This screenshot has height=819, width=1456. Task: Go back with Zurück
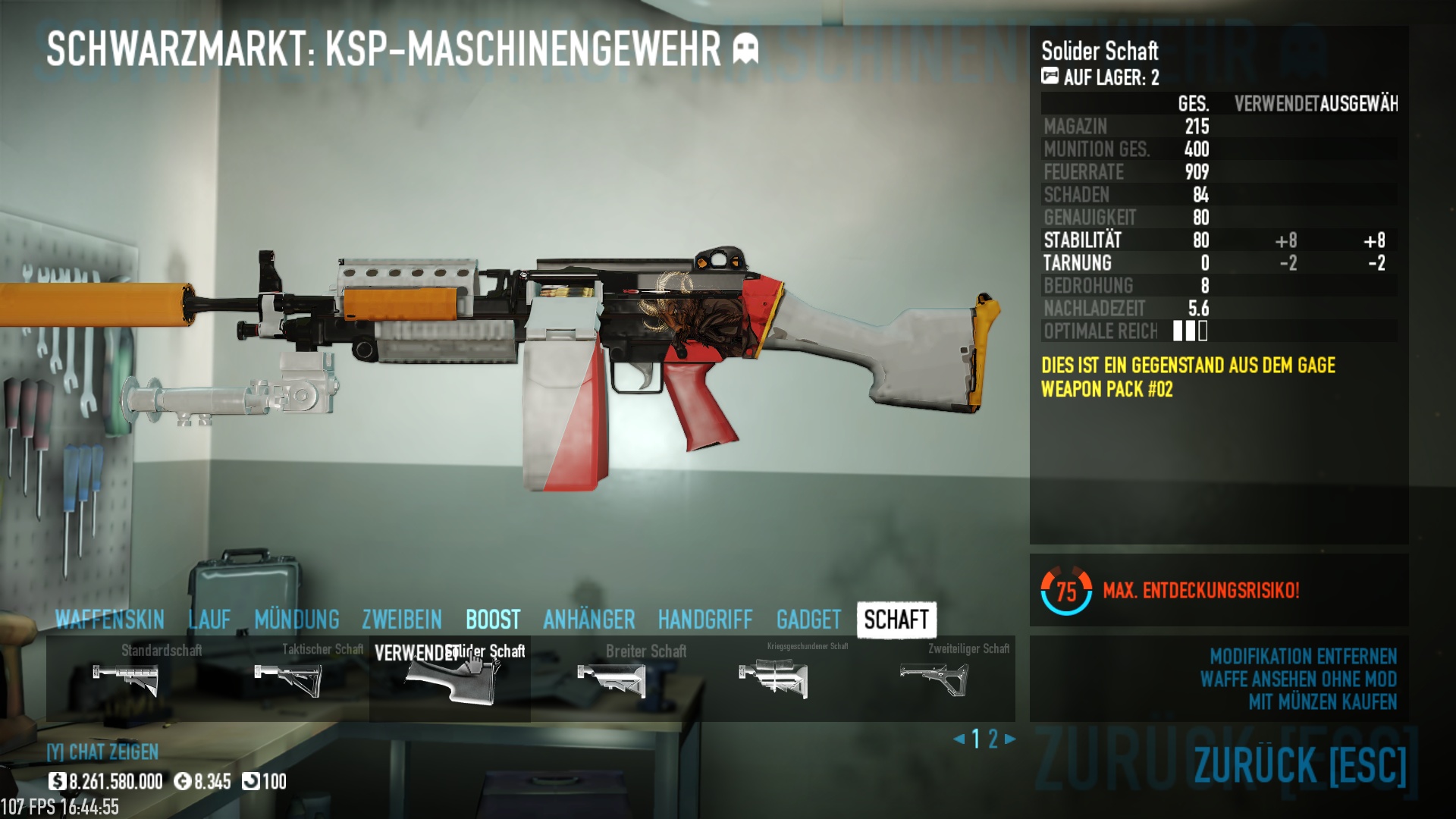pos(1300,764)
